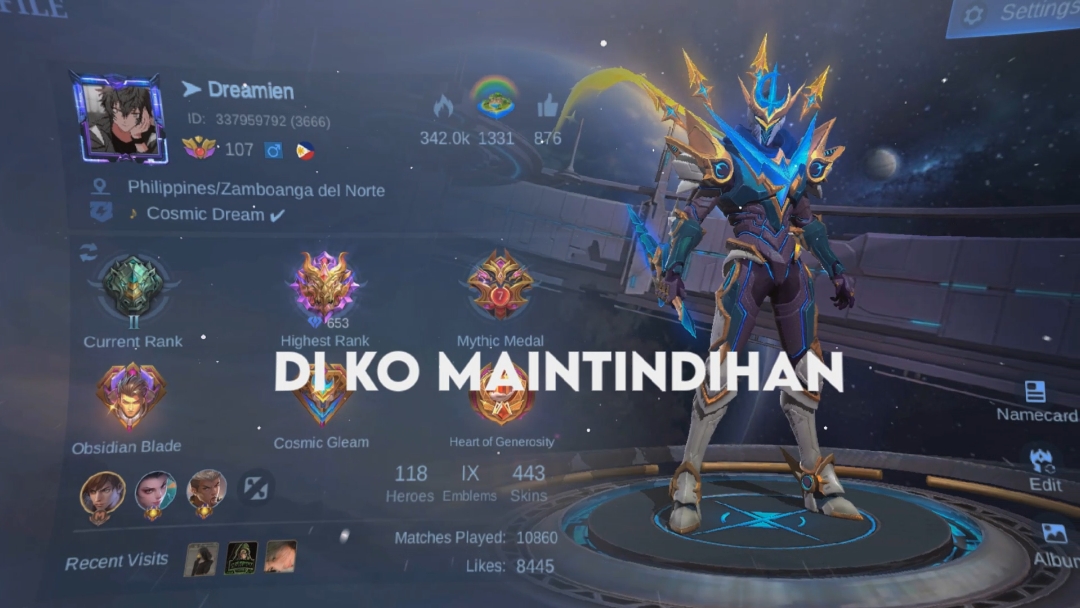Open the Namecard option
The height and width of the screenshot is (608, 1080).
(1036, 400)
